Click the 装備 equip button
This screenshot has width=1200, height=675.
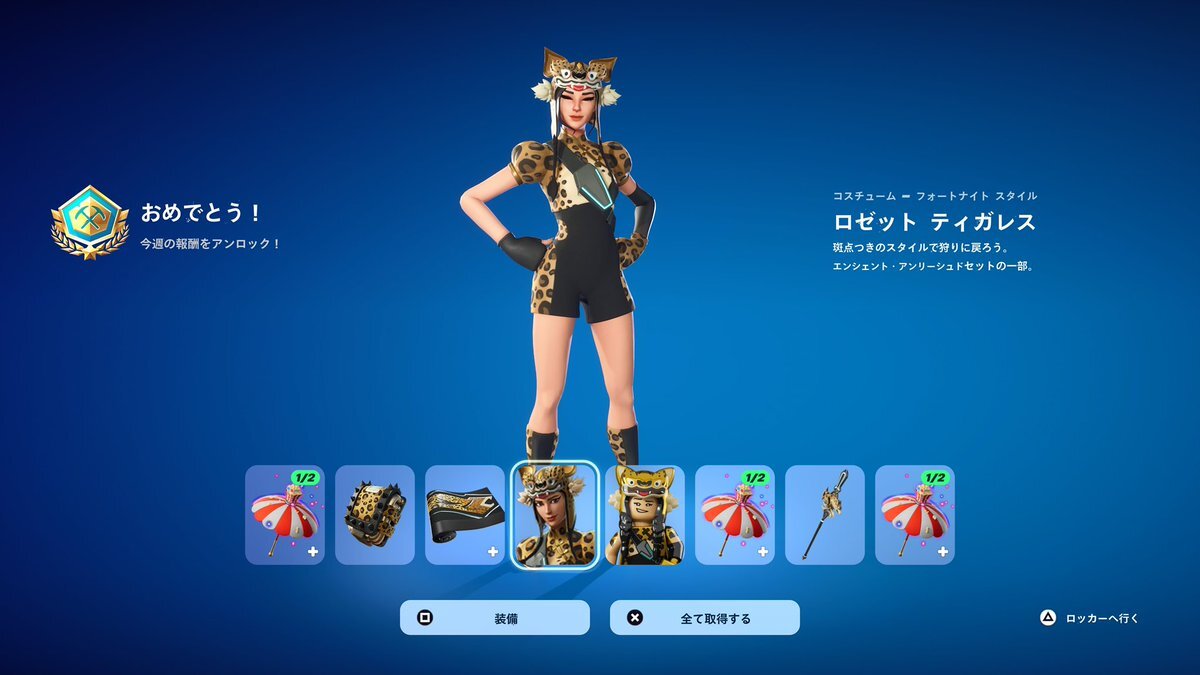[x=495, y=618]
